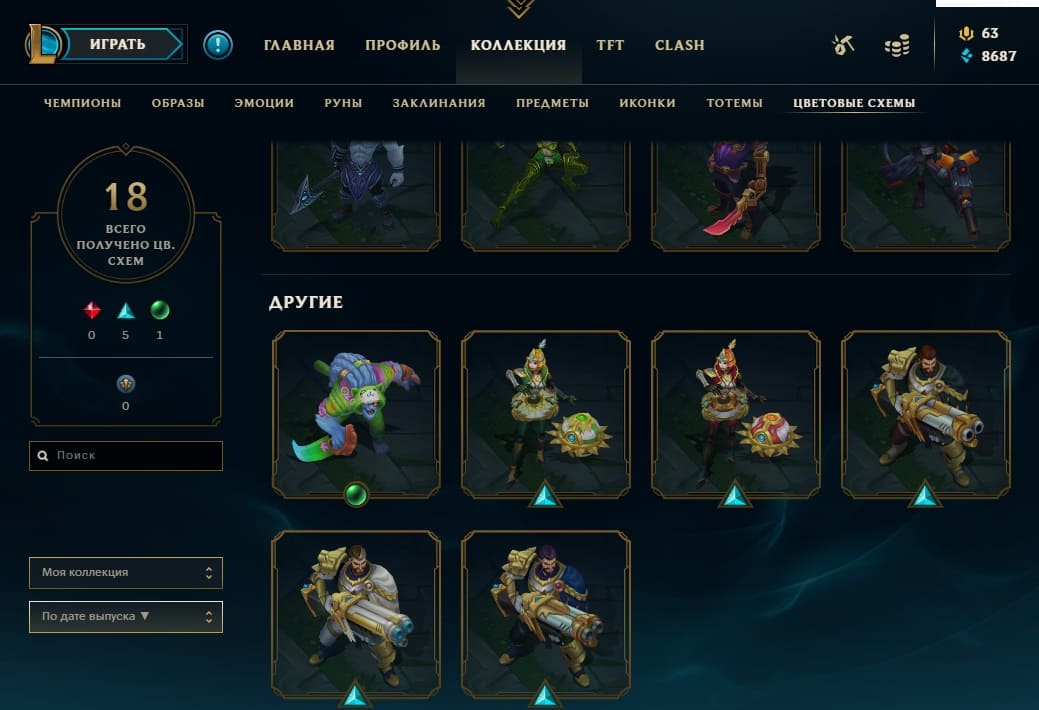The image size is (1039, 710).
Task: Open the ОБРАЗЫ skins tab
Action: pos(178,103)
